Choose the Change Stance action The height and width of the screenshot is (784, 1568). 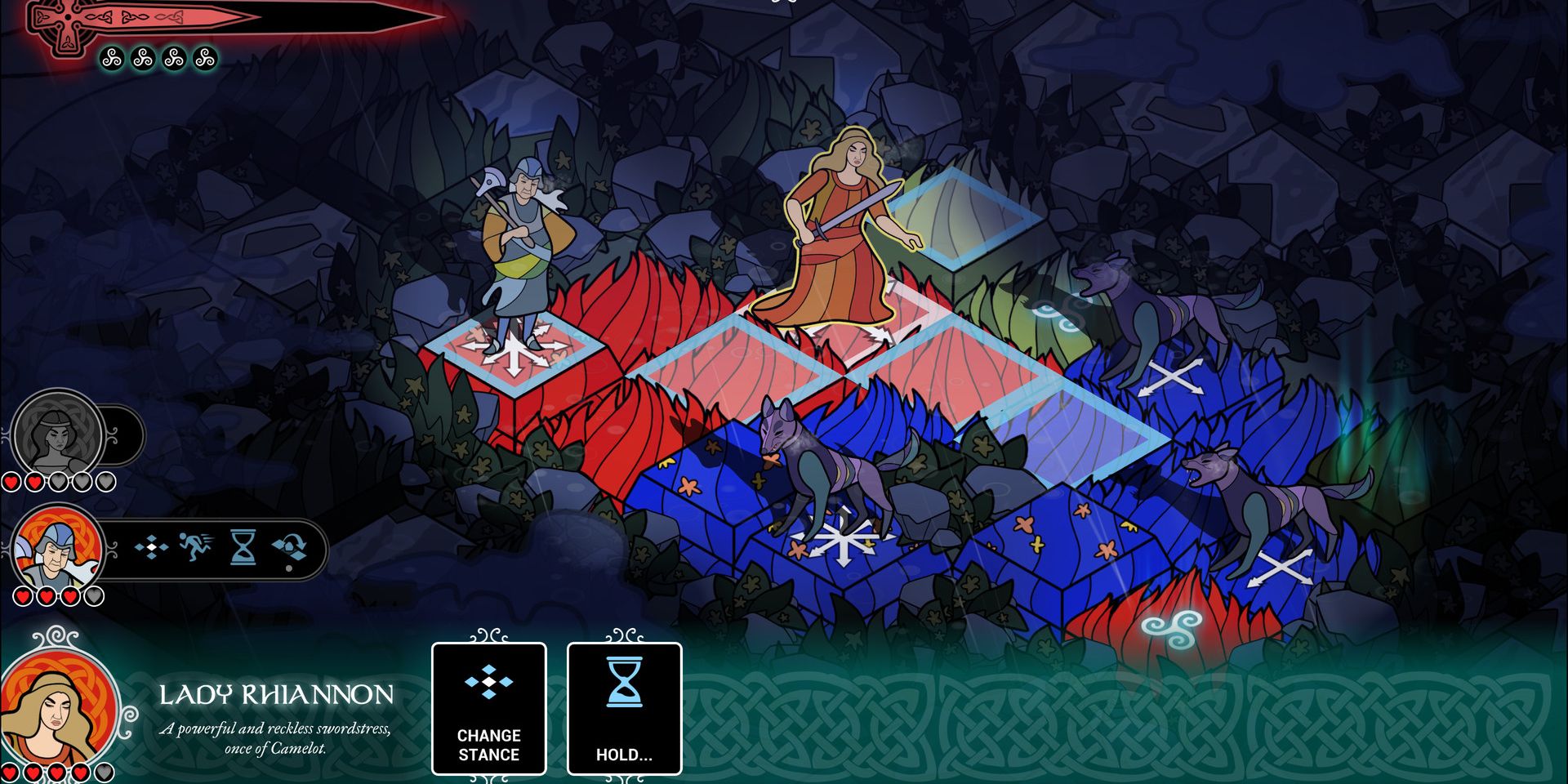488,708
